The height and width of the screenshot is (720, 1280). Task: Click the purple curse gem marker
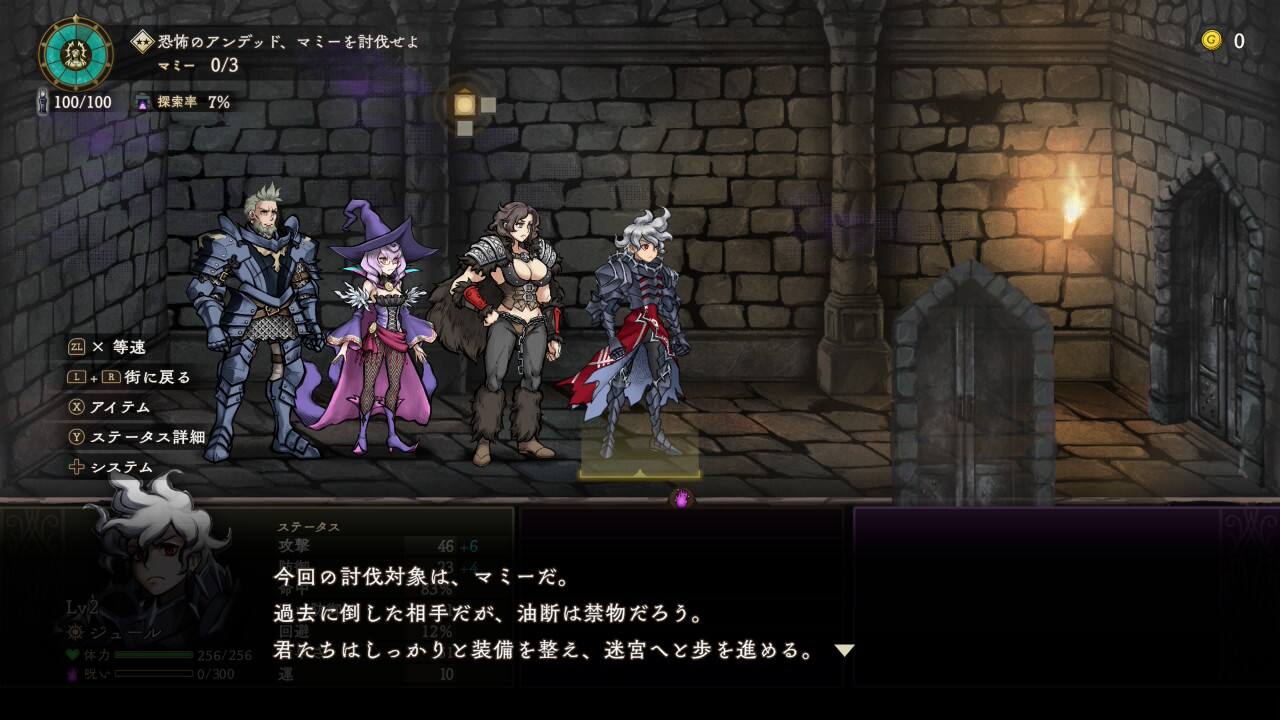(x=681, y=498)
